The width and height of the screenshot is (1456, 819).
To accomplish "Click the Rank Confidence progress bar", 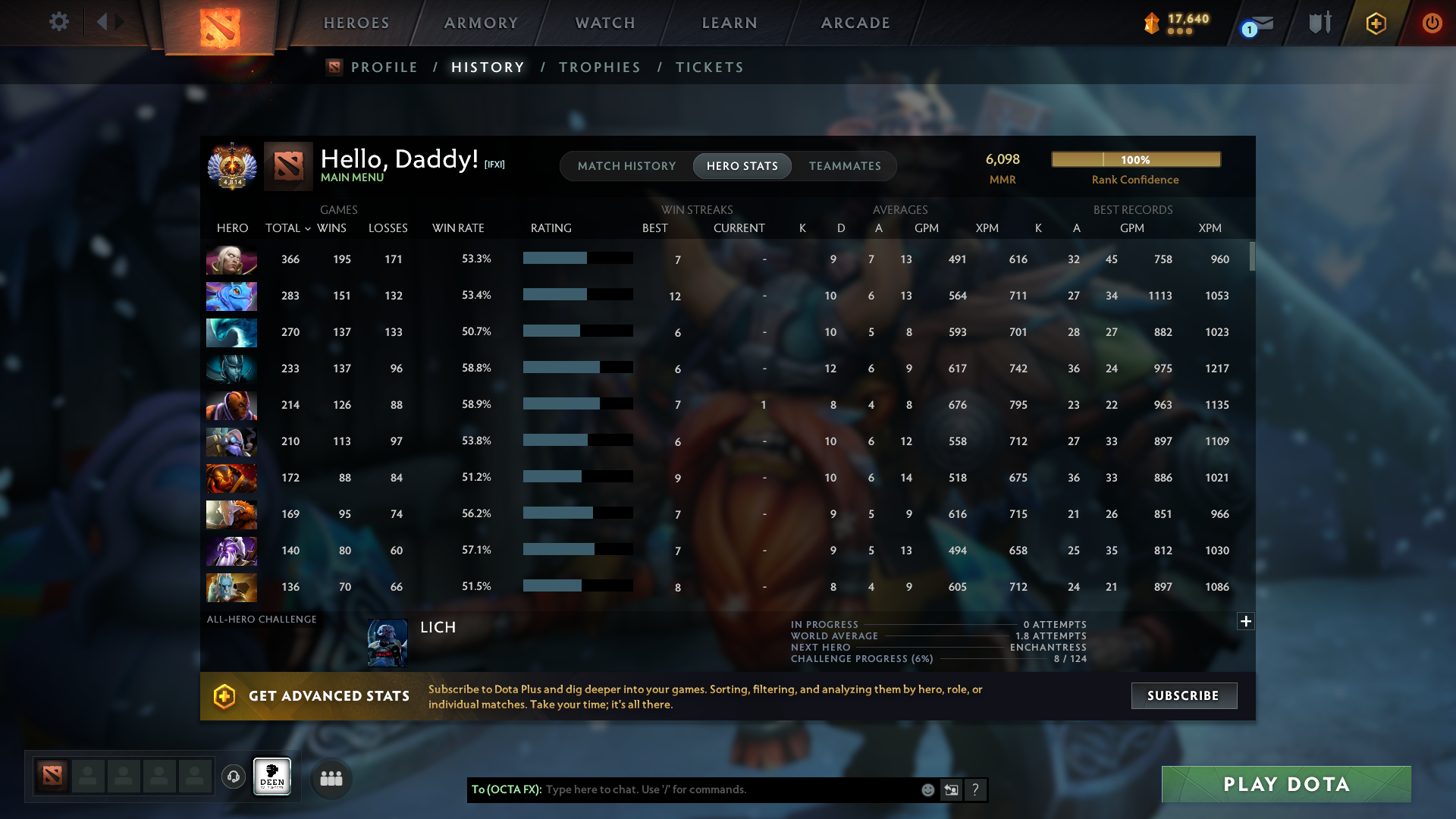I will (1135, 159).
